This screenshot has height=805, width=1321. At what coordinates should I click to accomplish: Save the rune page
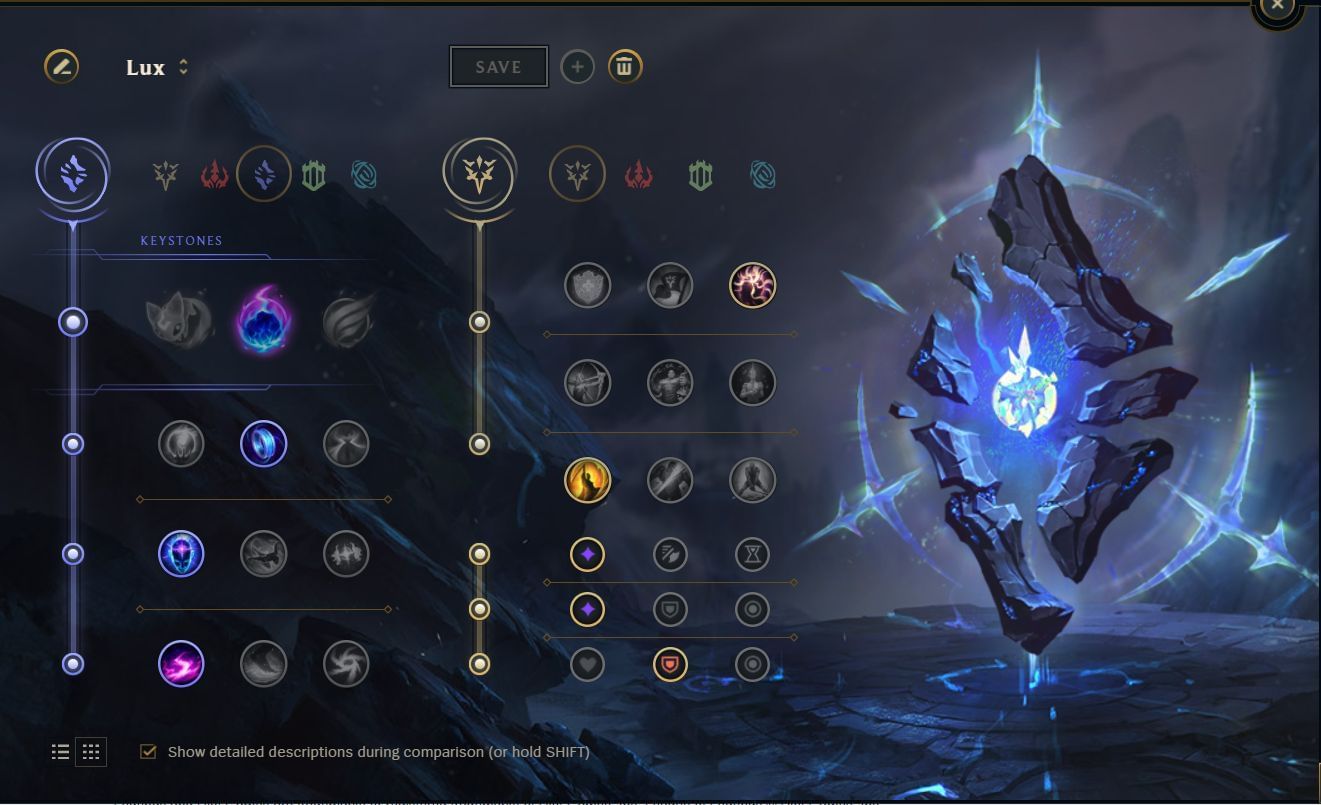click(498, 66)
